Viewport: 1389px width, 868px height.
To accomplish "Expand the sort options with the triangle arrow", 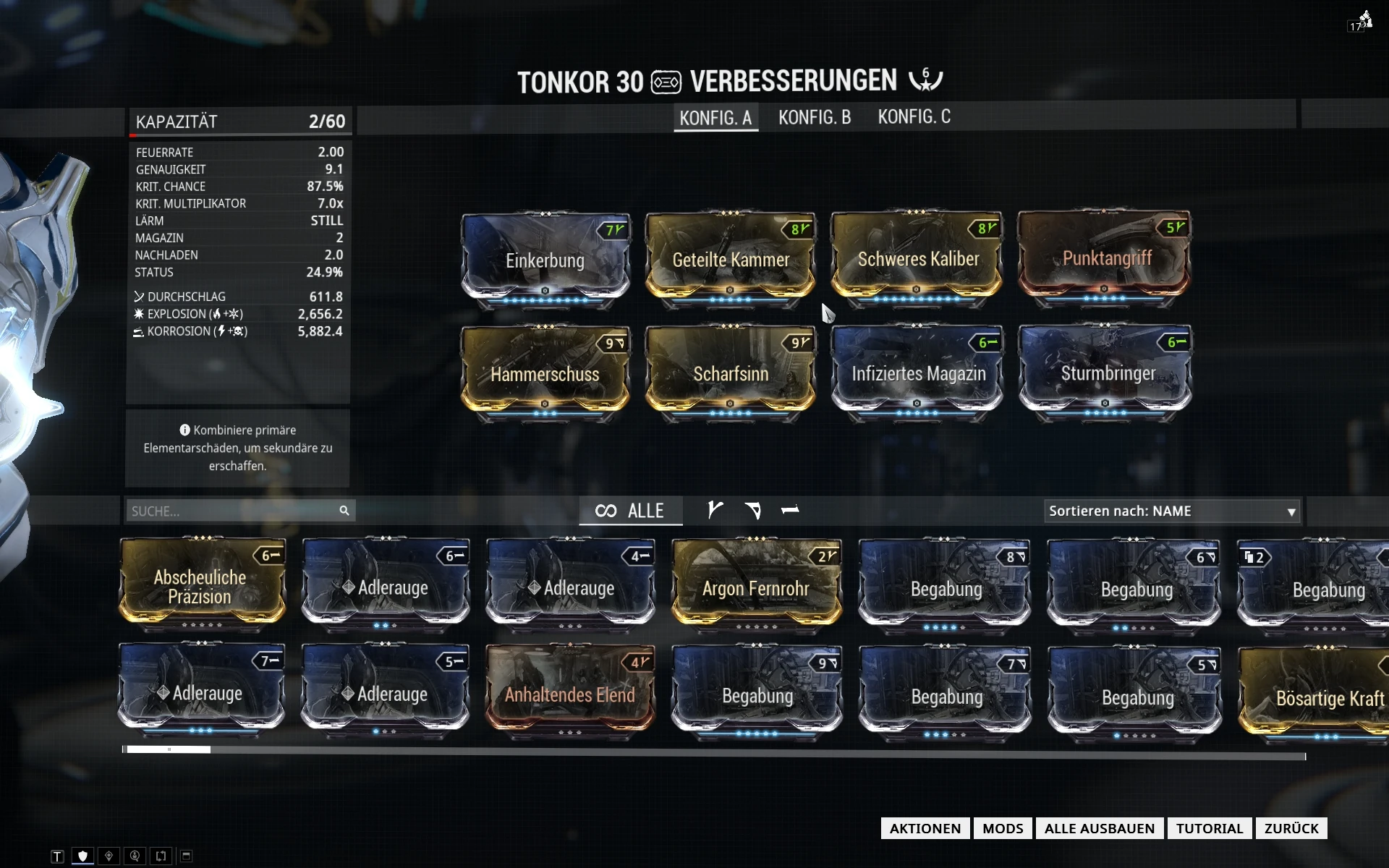I will click(1291, 511).
